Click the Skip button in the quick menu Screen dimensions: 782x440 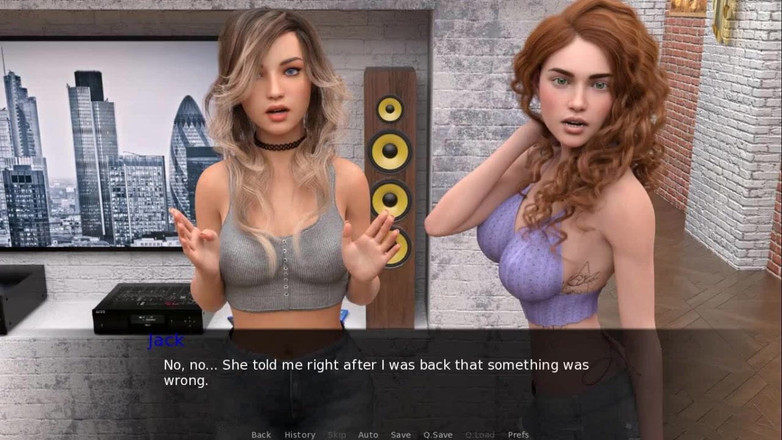(x=337, y=434)
